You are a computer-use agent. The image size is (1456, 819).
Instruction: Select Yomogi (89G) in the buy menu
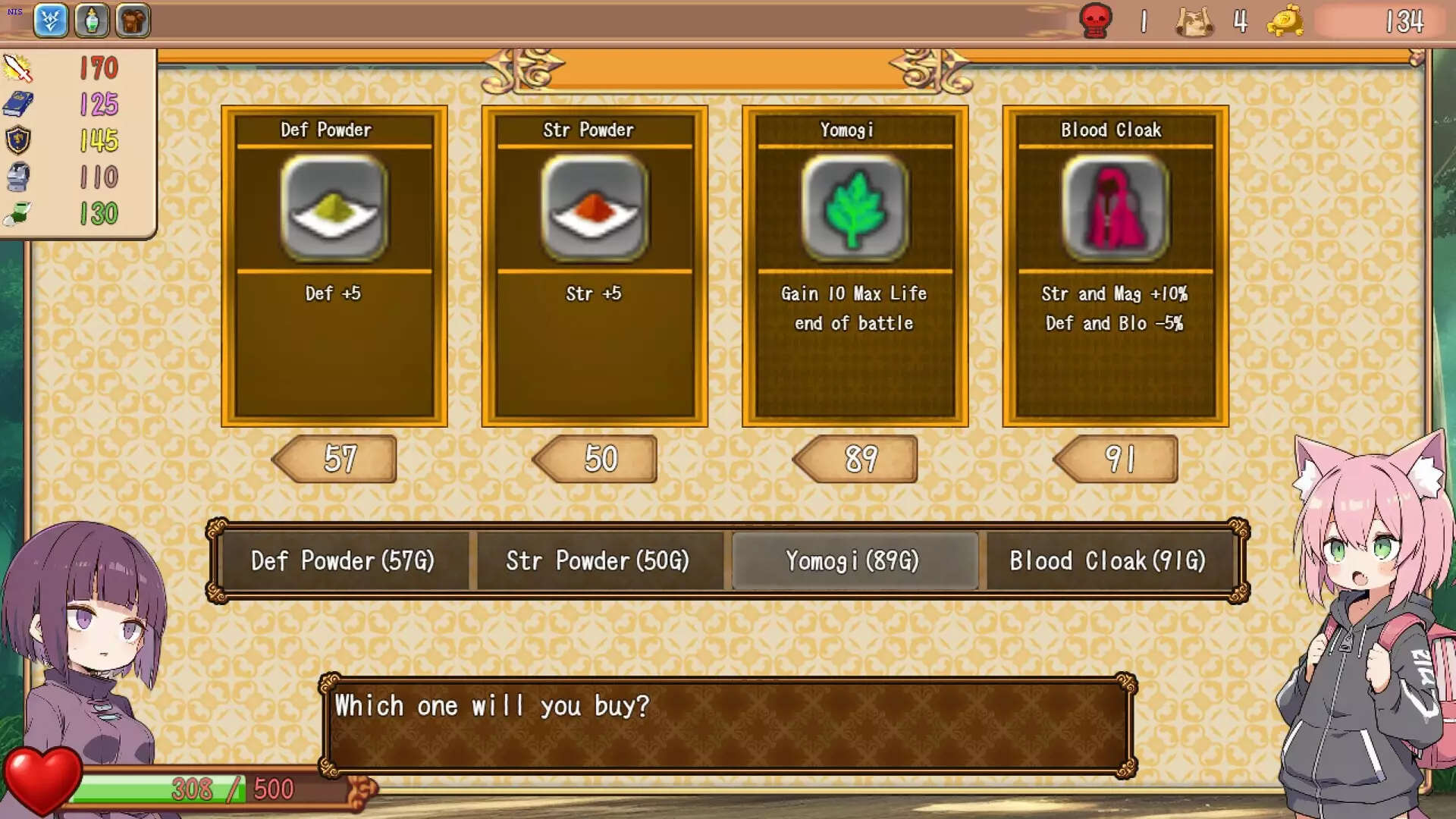(853, 561)
